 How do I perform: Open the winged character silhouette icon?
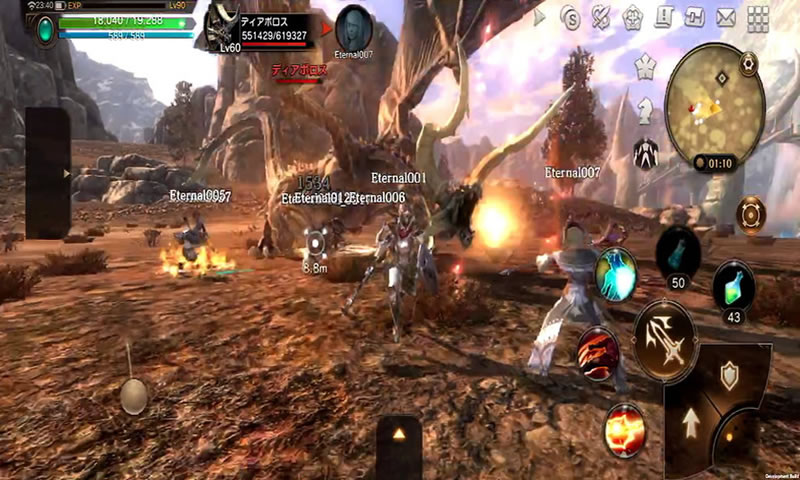646,153
